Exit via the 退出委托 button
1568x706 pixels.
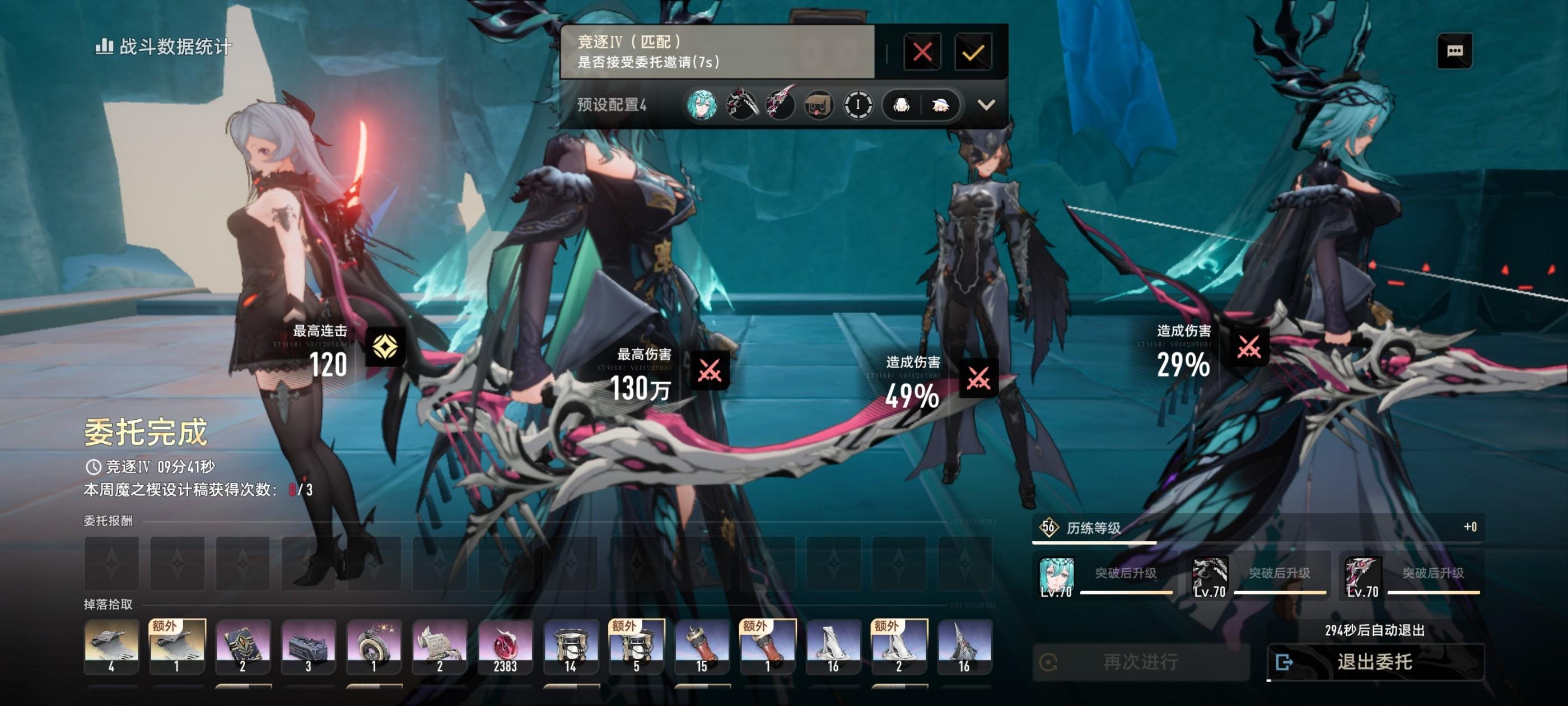click(1374, 662)
